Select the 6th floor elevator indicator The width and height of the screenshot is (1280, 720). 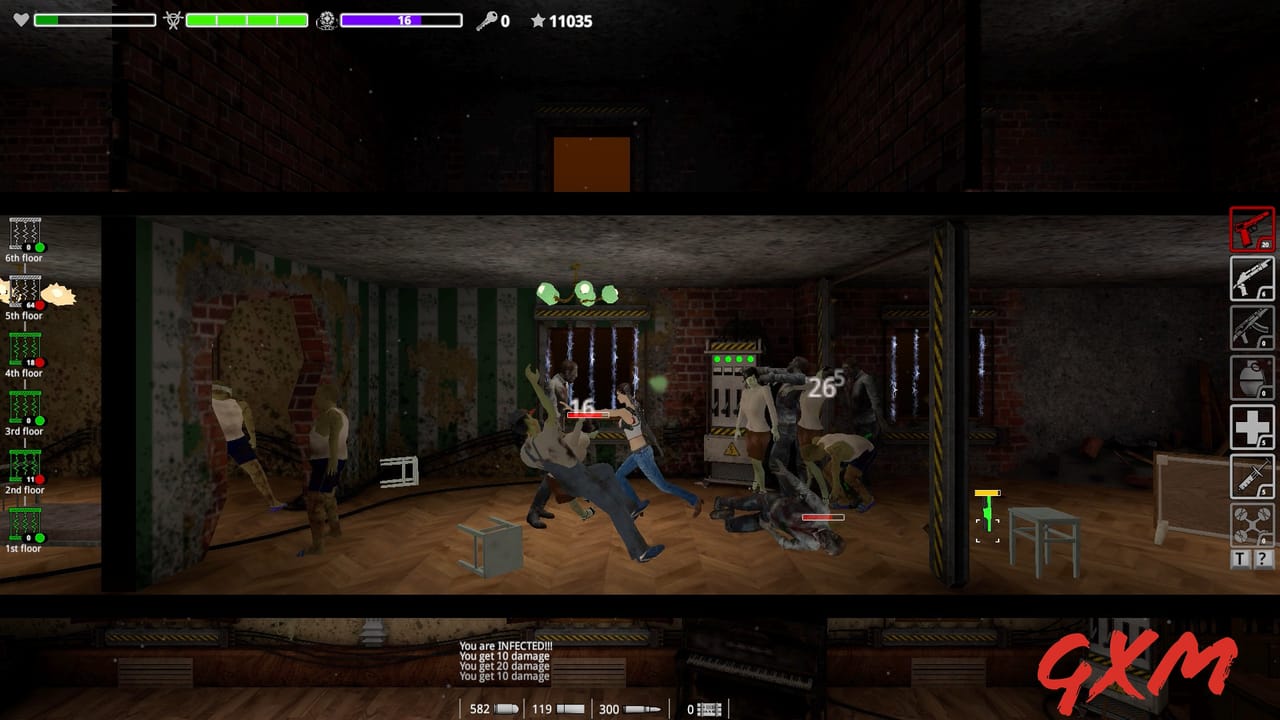pyautogui.click(x=24, y=240)
